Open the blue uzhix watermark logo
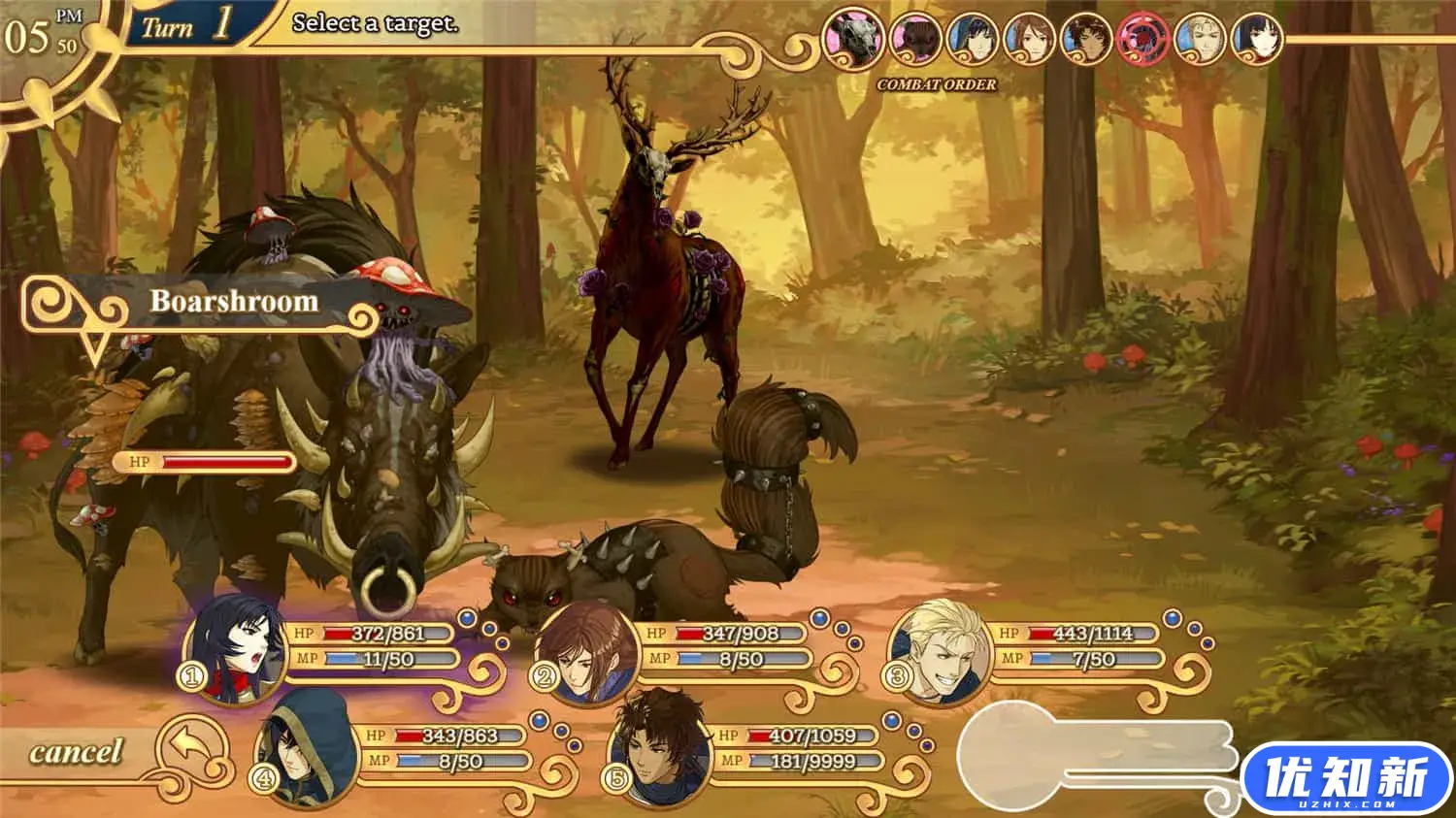1456x818 pixels. click(x=1346, y=778)
